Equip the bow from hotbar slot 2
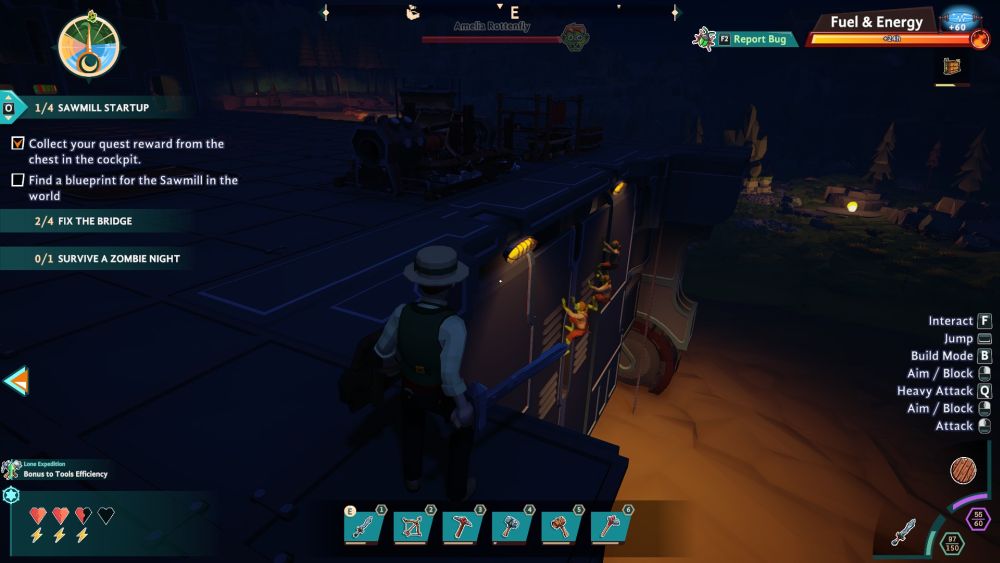 pyautogui.click(x=413, y=526)
